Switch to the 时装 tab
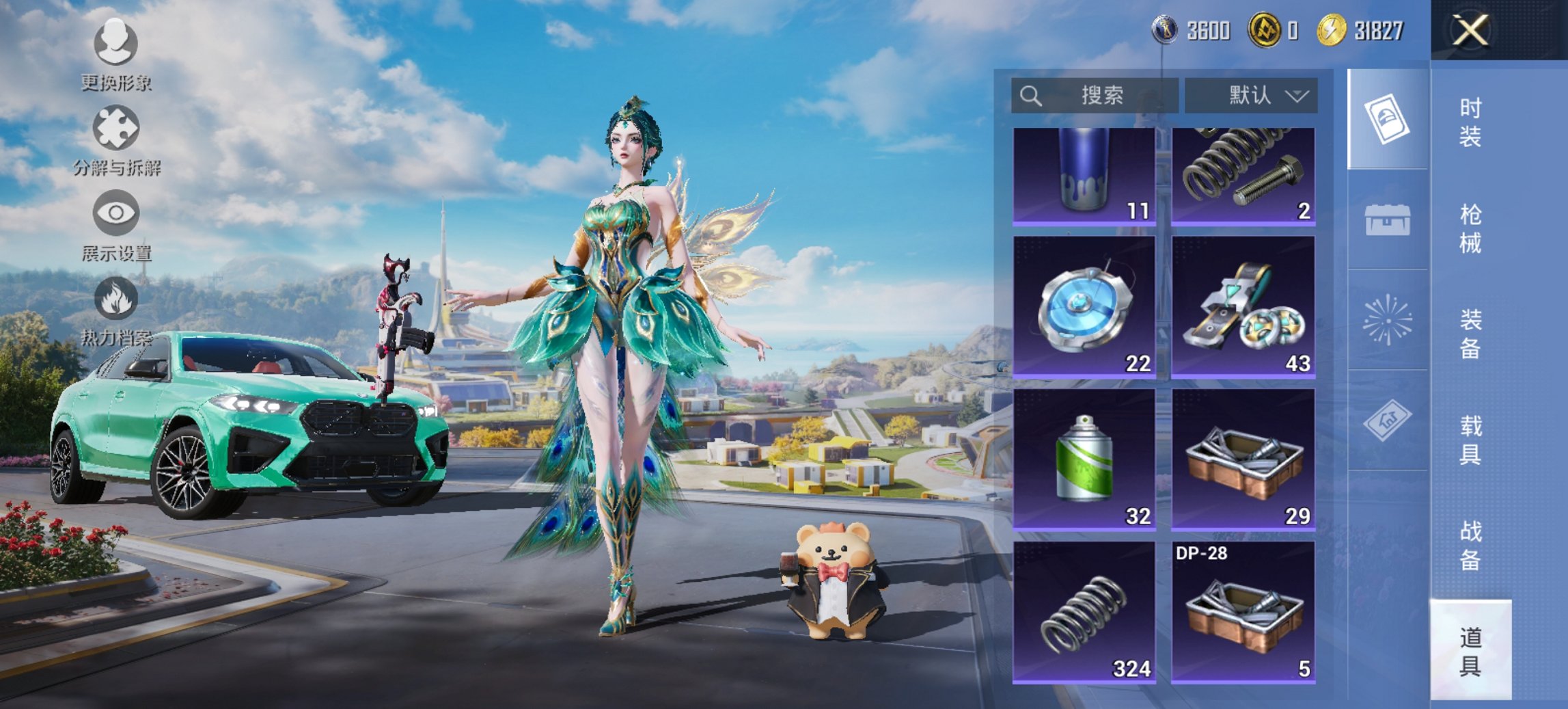 1470,122
